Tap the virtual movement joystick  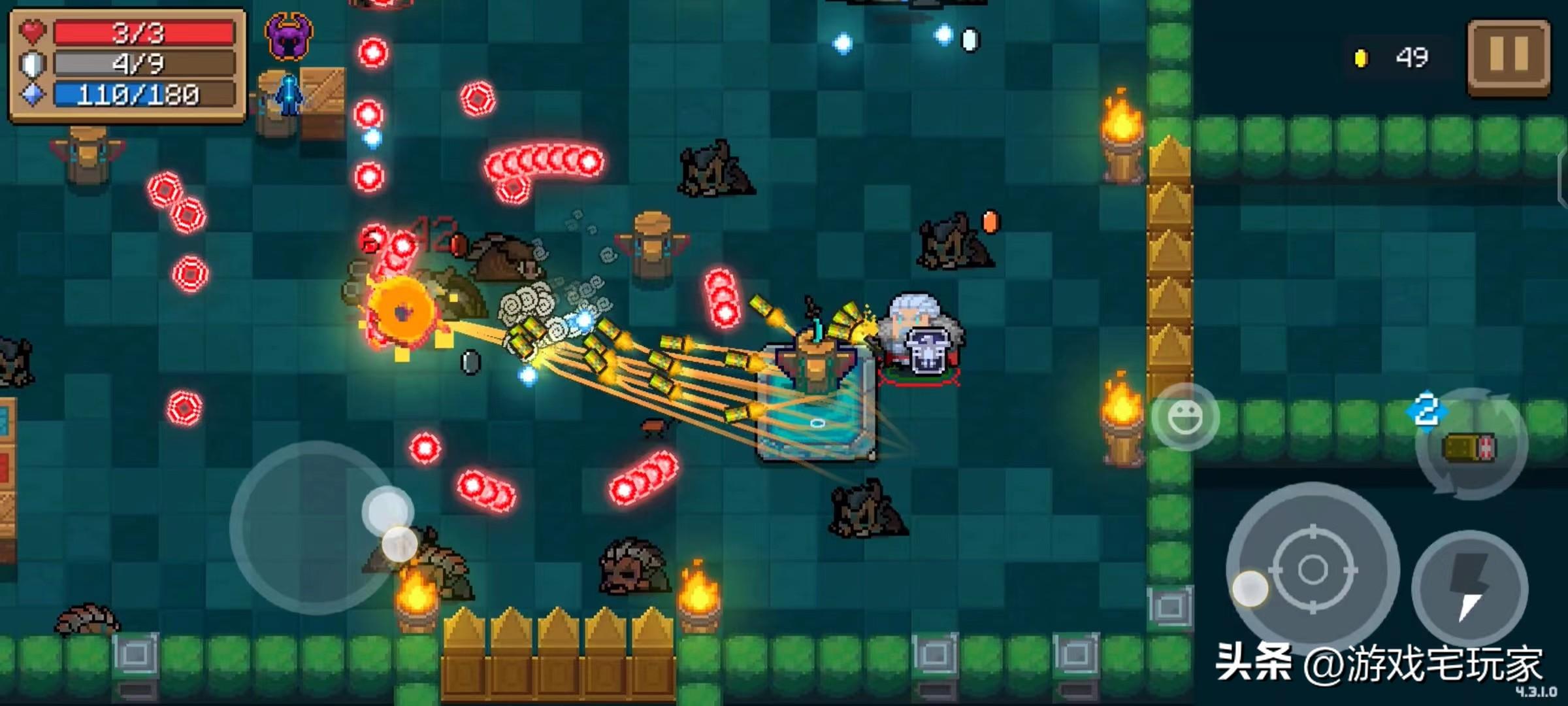[x=316, y=528]
